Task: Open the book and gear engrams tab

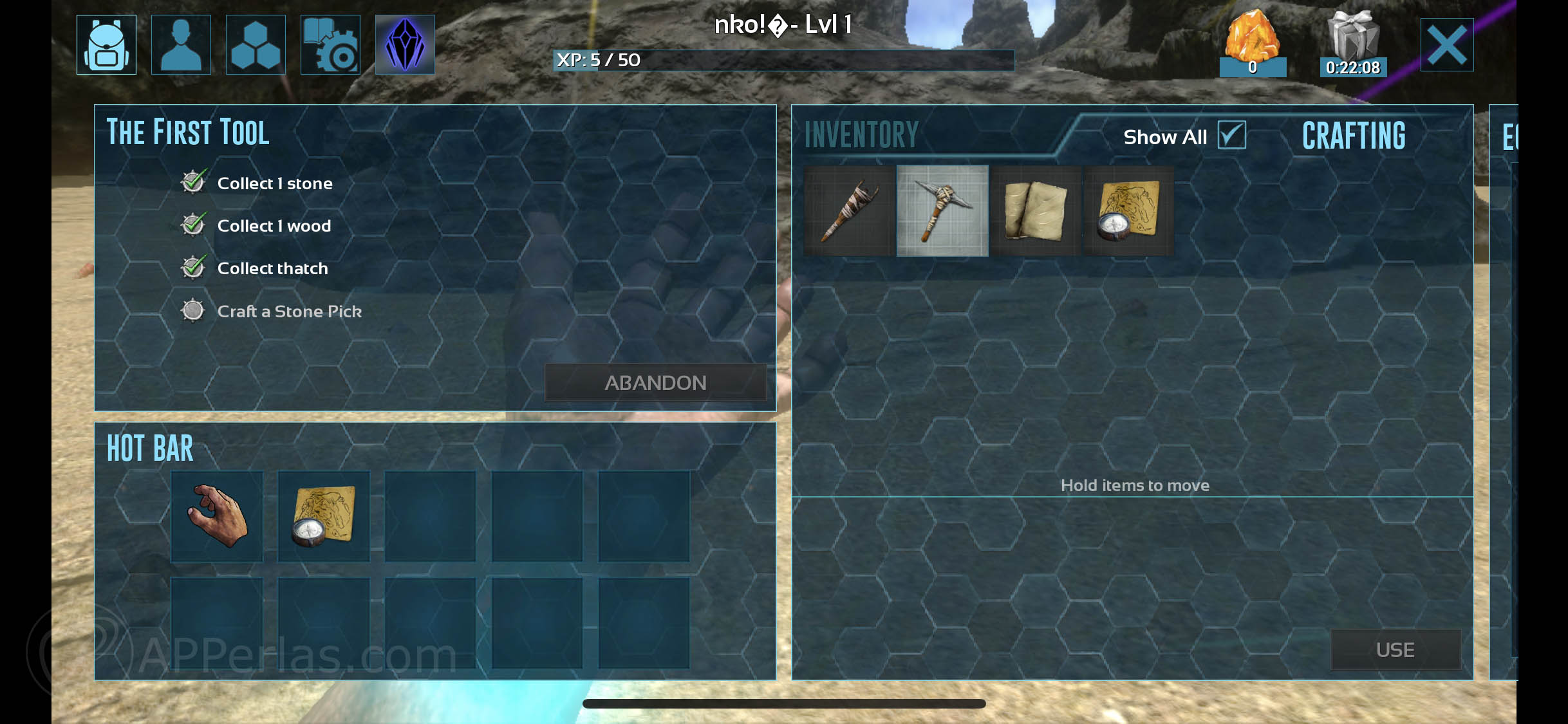Action: (x=330, y=45)
